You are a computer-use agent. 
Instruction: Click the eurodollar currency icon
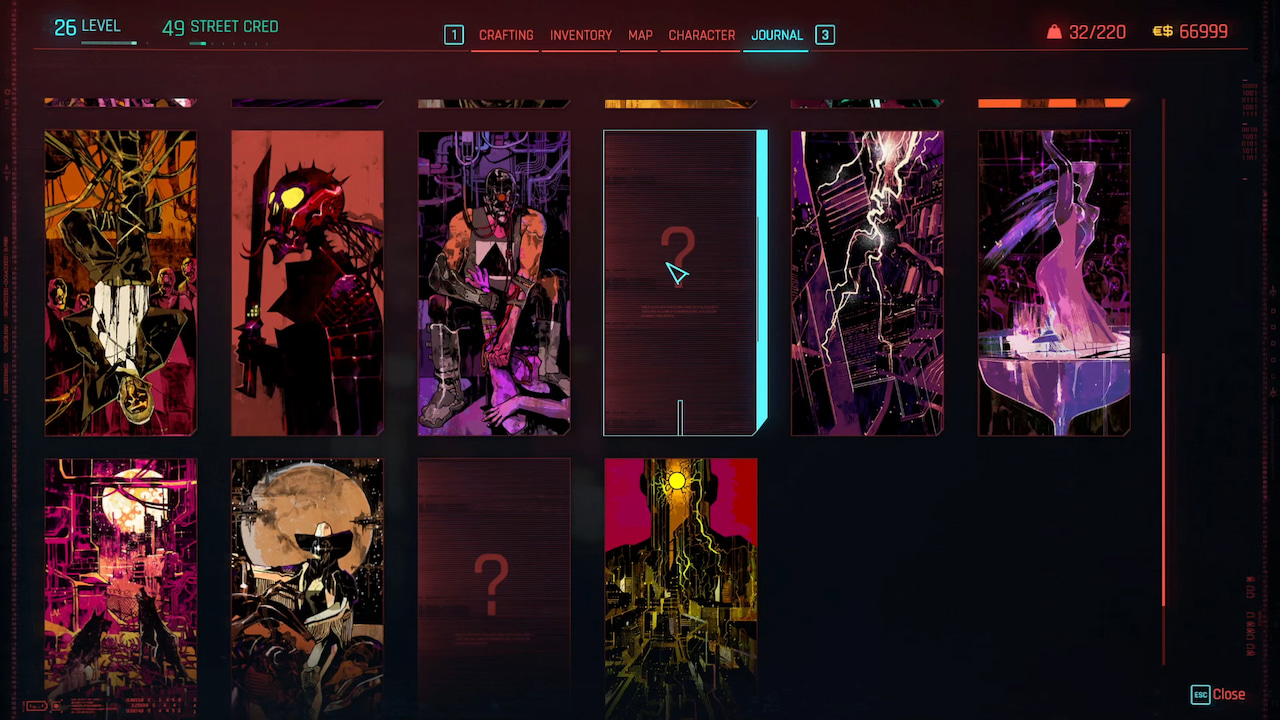(1162, 31)
